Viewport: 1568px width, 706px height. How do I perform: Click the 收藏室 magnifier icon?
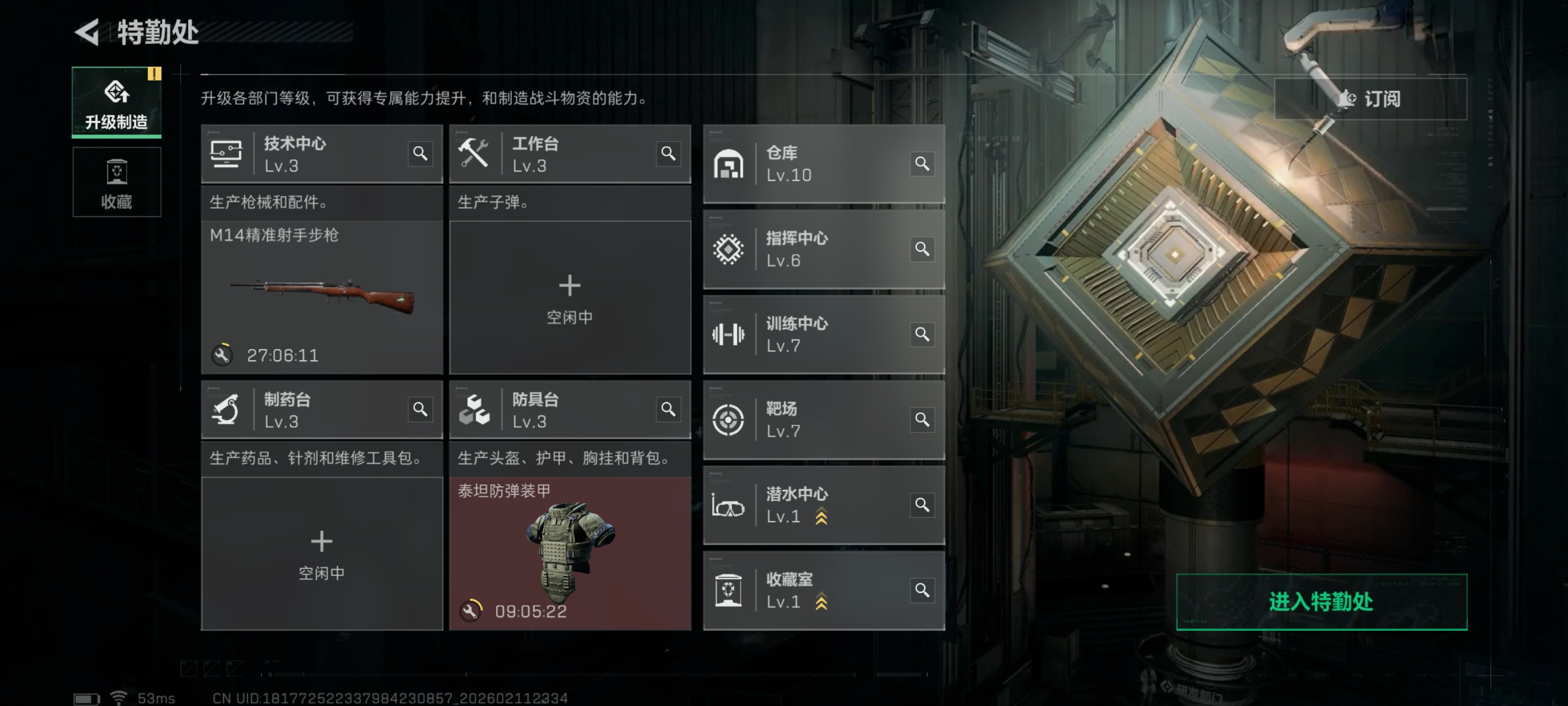click(922, 589)
